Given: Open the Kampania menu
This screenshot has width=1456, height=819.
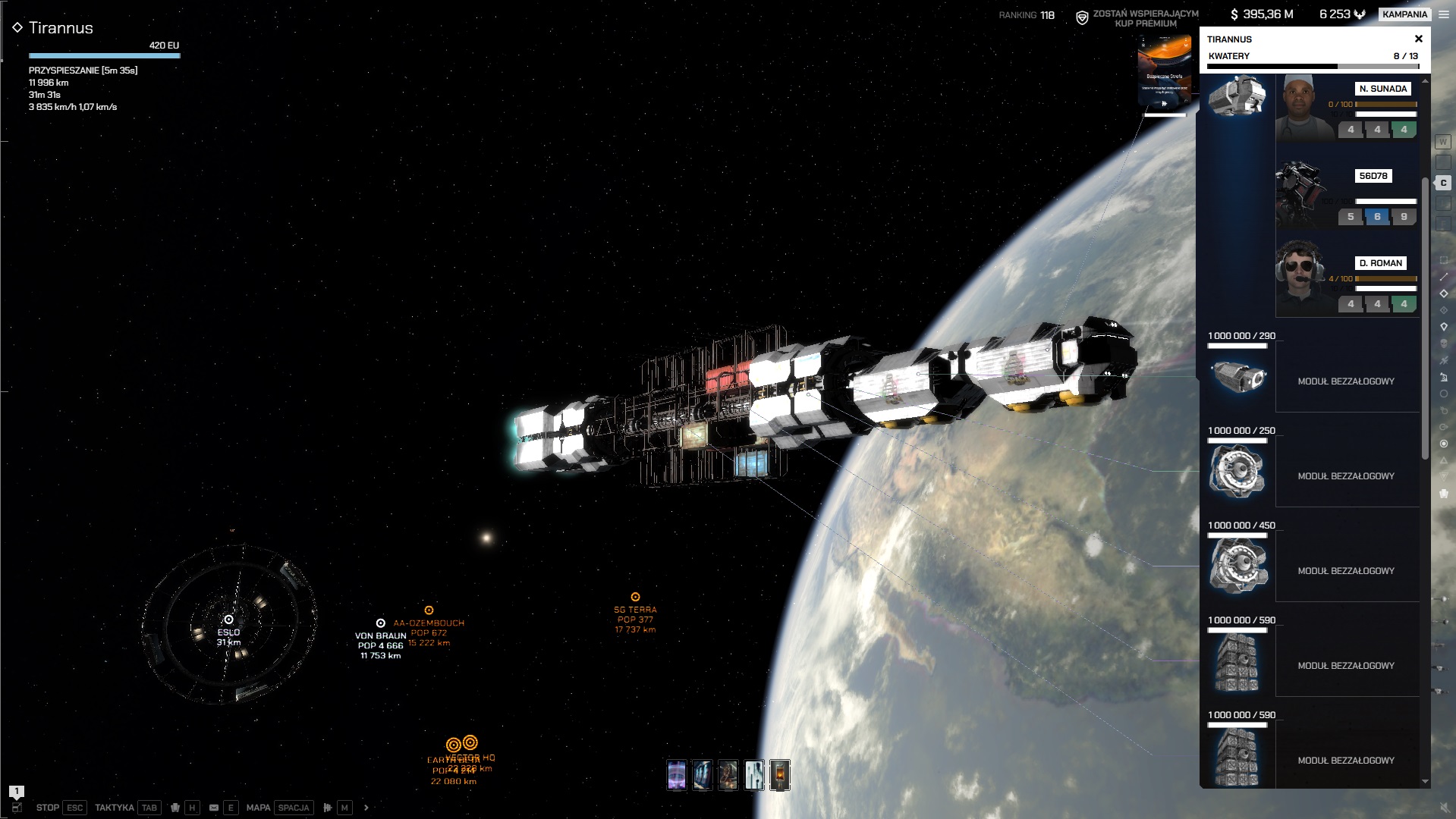Looking at the screenshot, I should 1404,14.
